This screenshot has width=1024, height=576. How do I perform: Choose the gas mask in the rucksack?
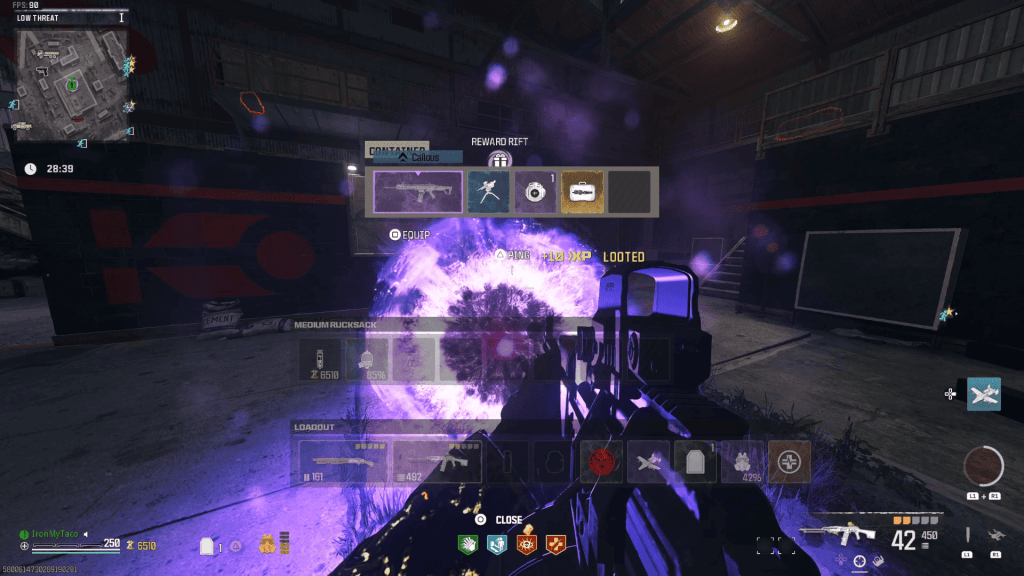(x=366, y=359)
